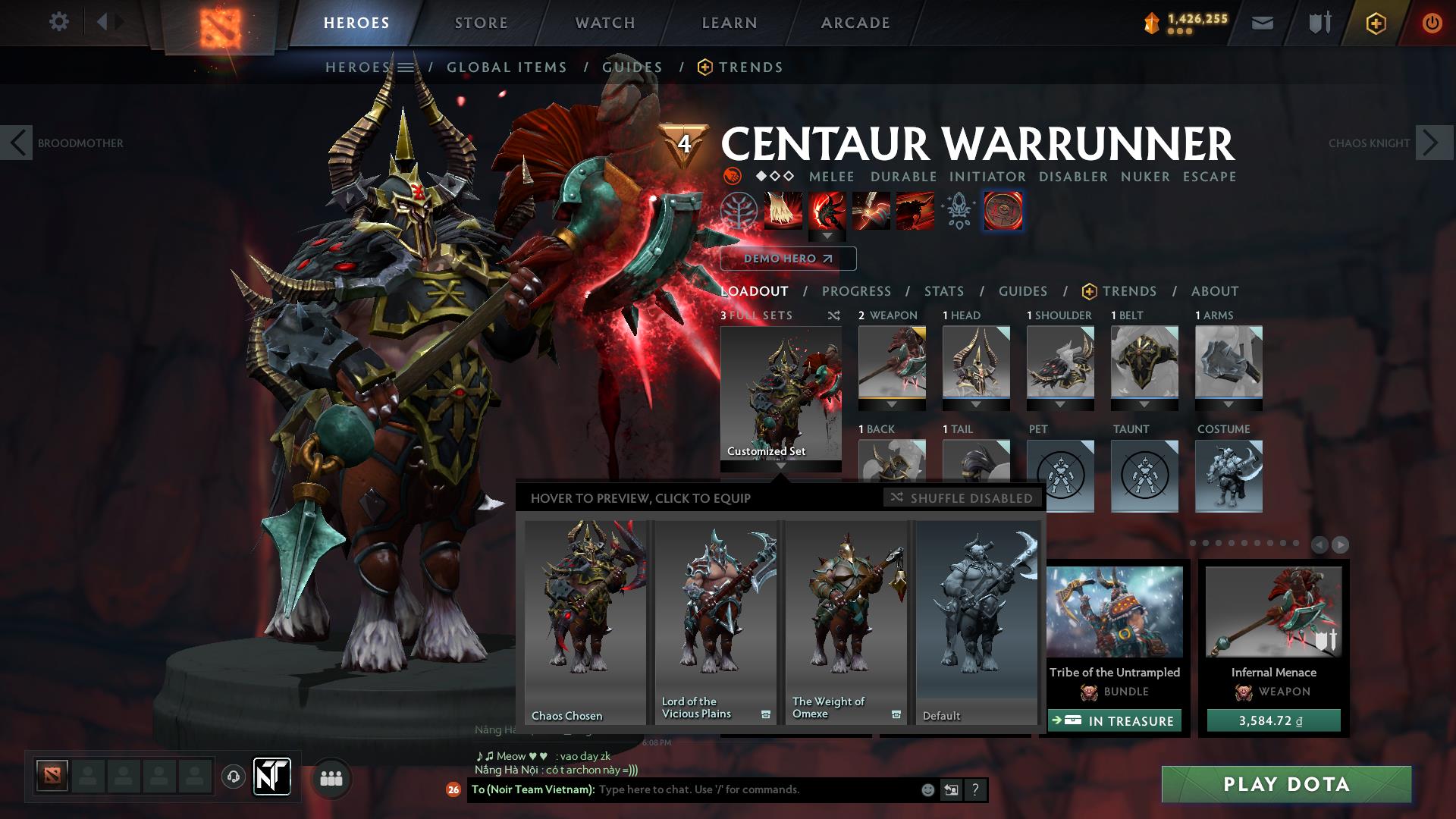Image resolution: width=1456 pixels, height=819 pixels.
Task: Switch to the STATS tab
Action: click(943, 291)
